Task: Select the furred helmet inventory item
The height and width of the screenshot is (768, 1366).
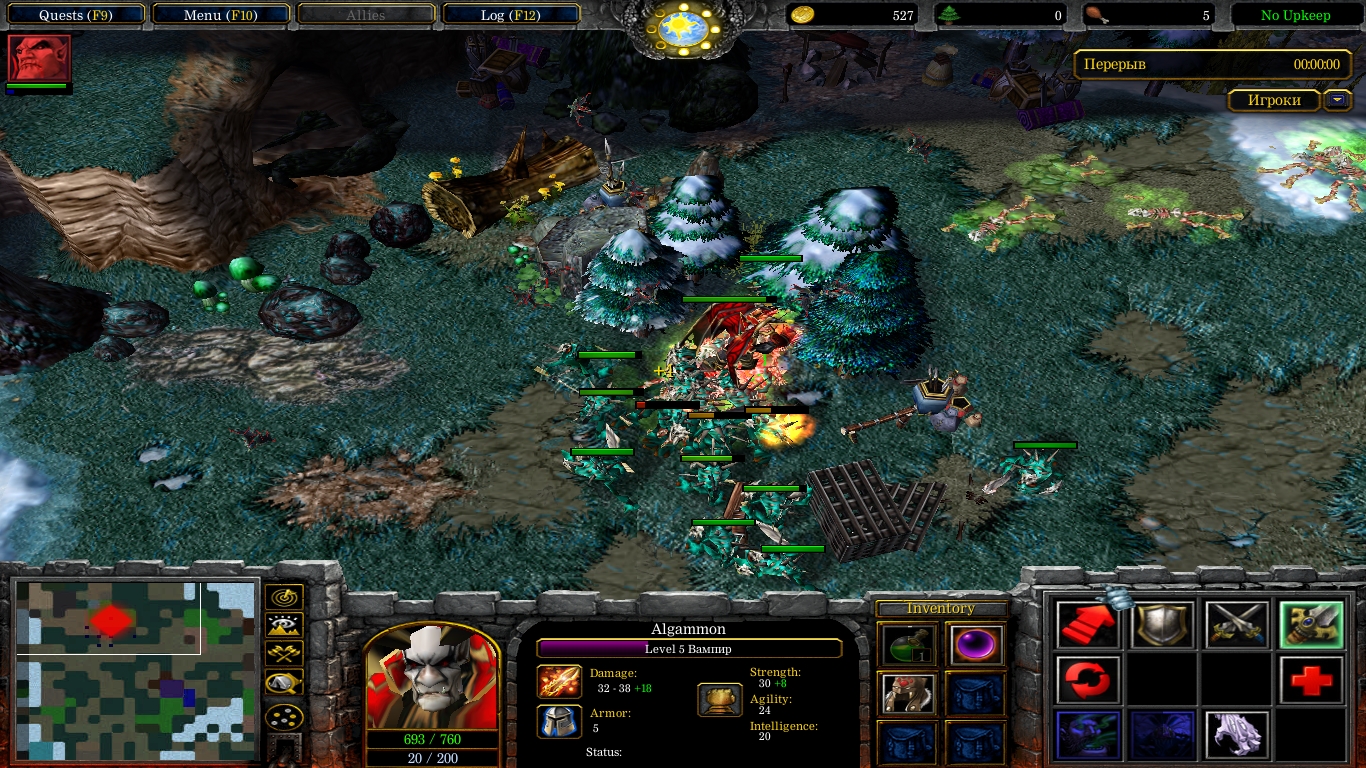Action: (908, 693)
